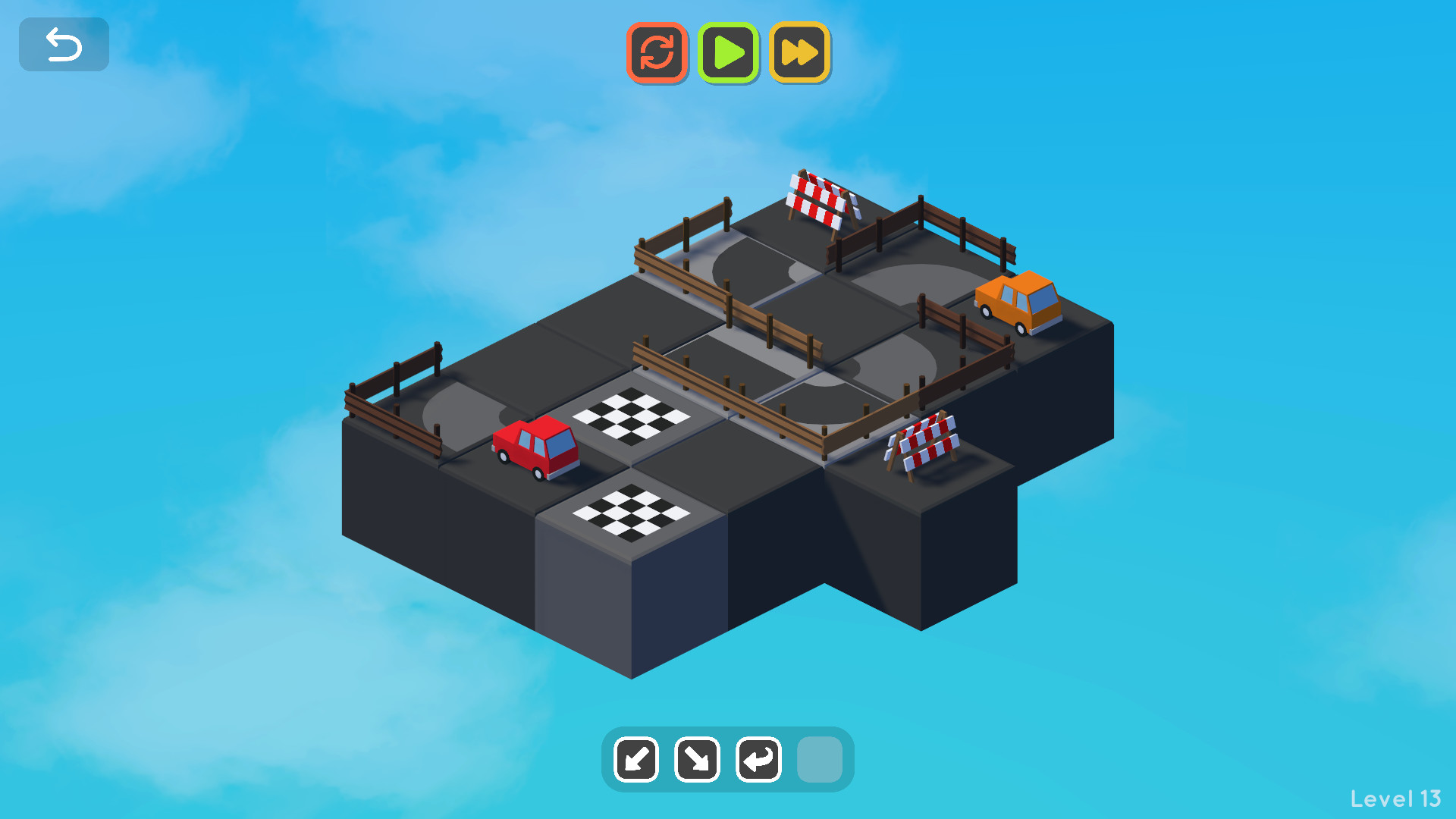
Task: Click the right-side striped barrier
Action: 924,444
